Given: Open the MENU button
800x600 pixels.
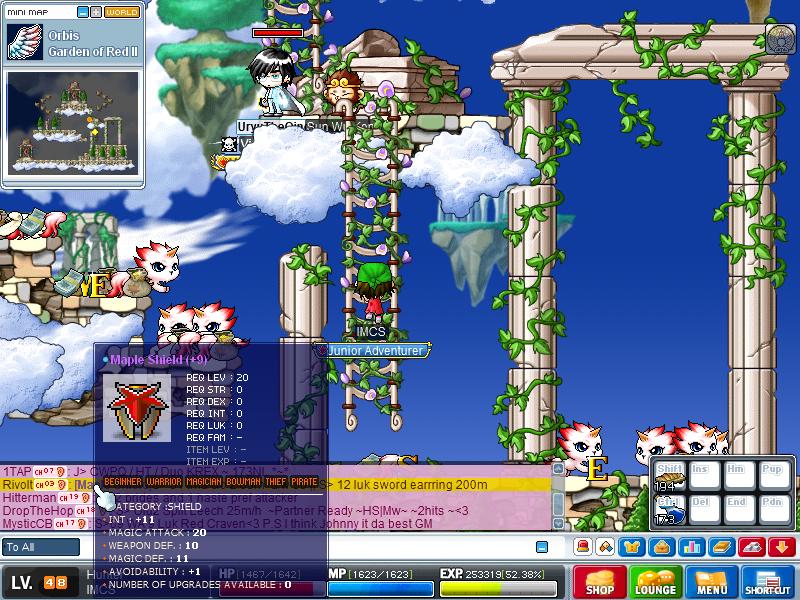Looking at the screenshot, I should click(x=712, y=582).
